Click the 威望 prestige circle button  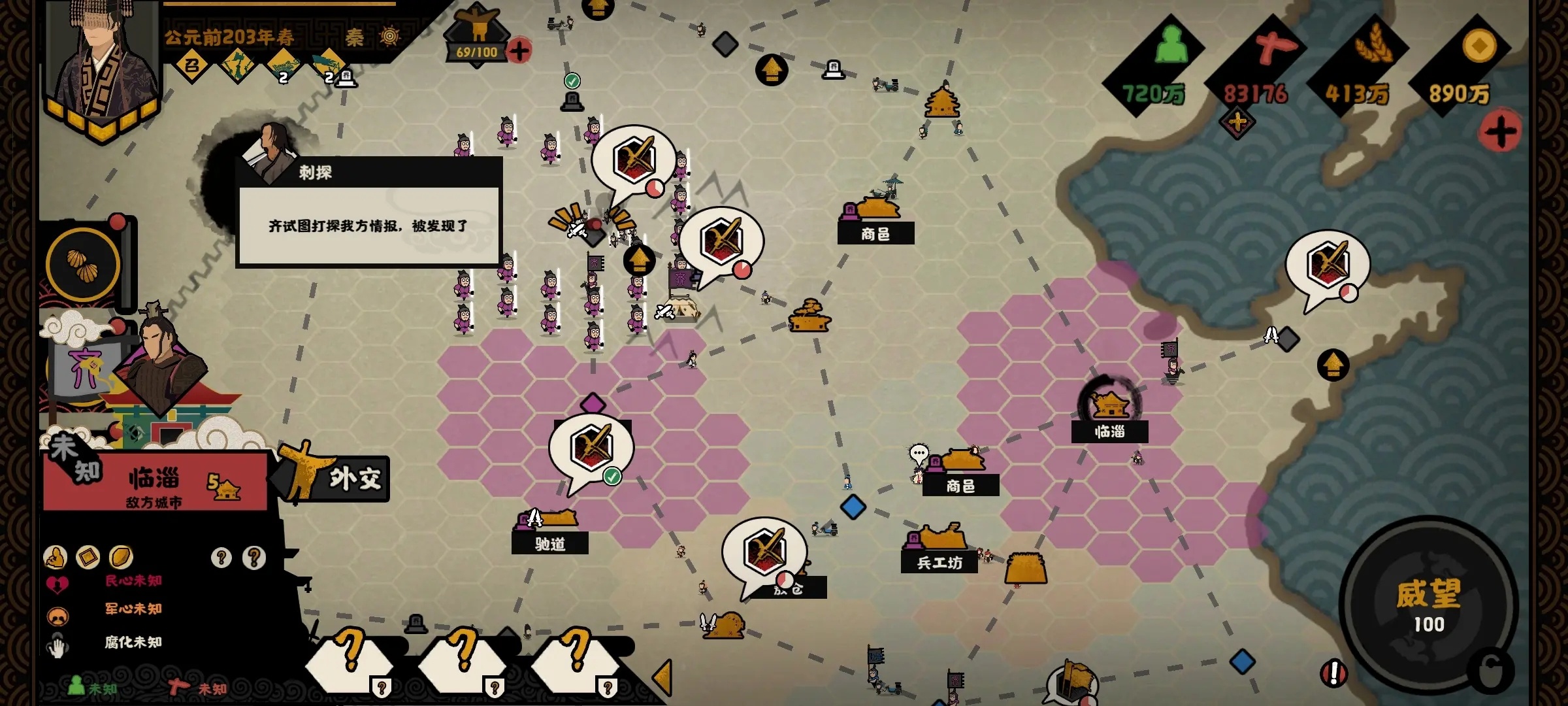1428,605
